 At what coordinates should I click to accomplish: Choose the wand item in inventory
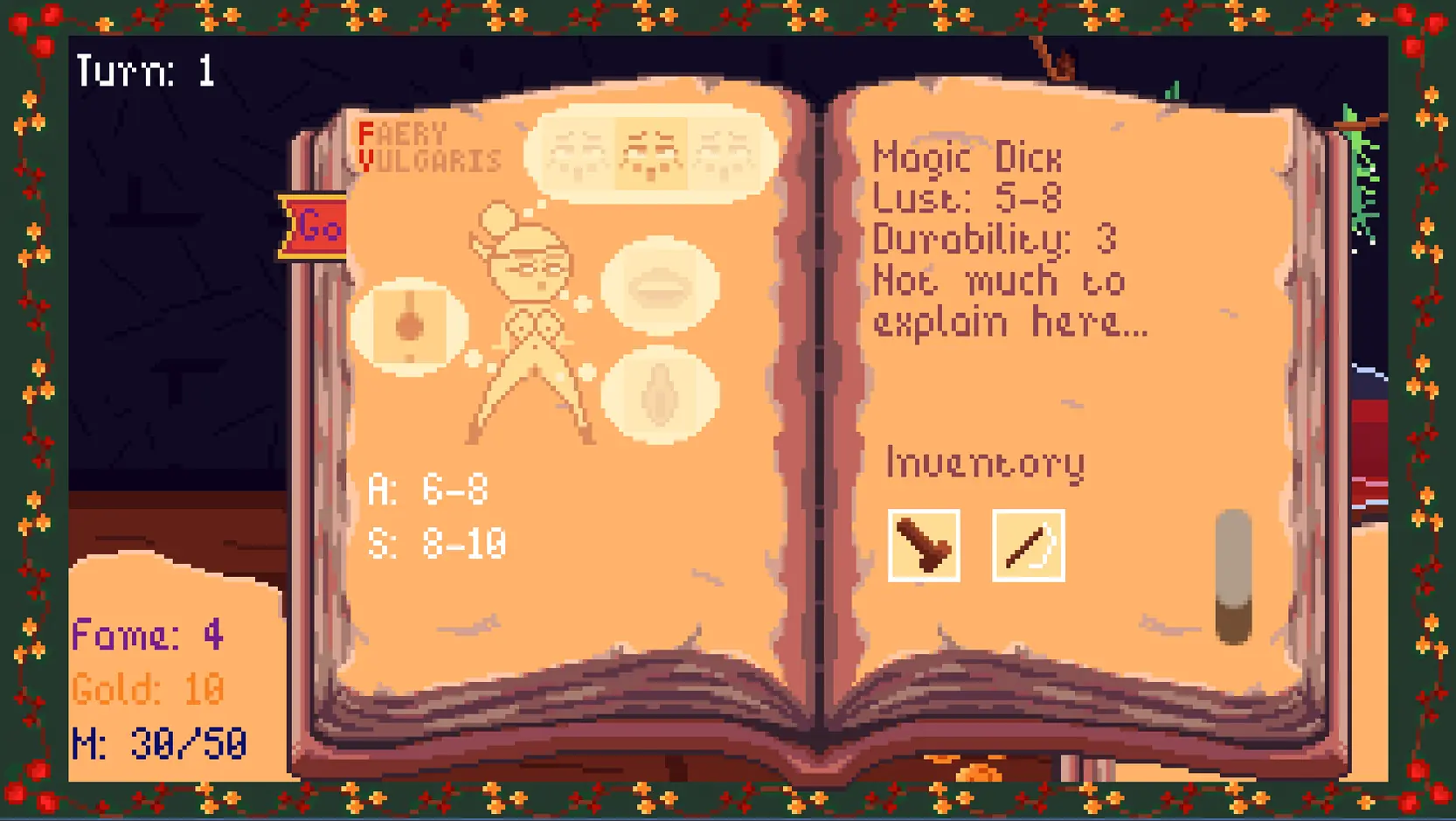click(1029, 546)
